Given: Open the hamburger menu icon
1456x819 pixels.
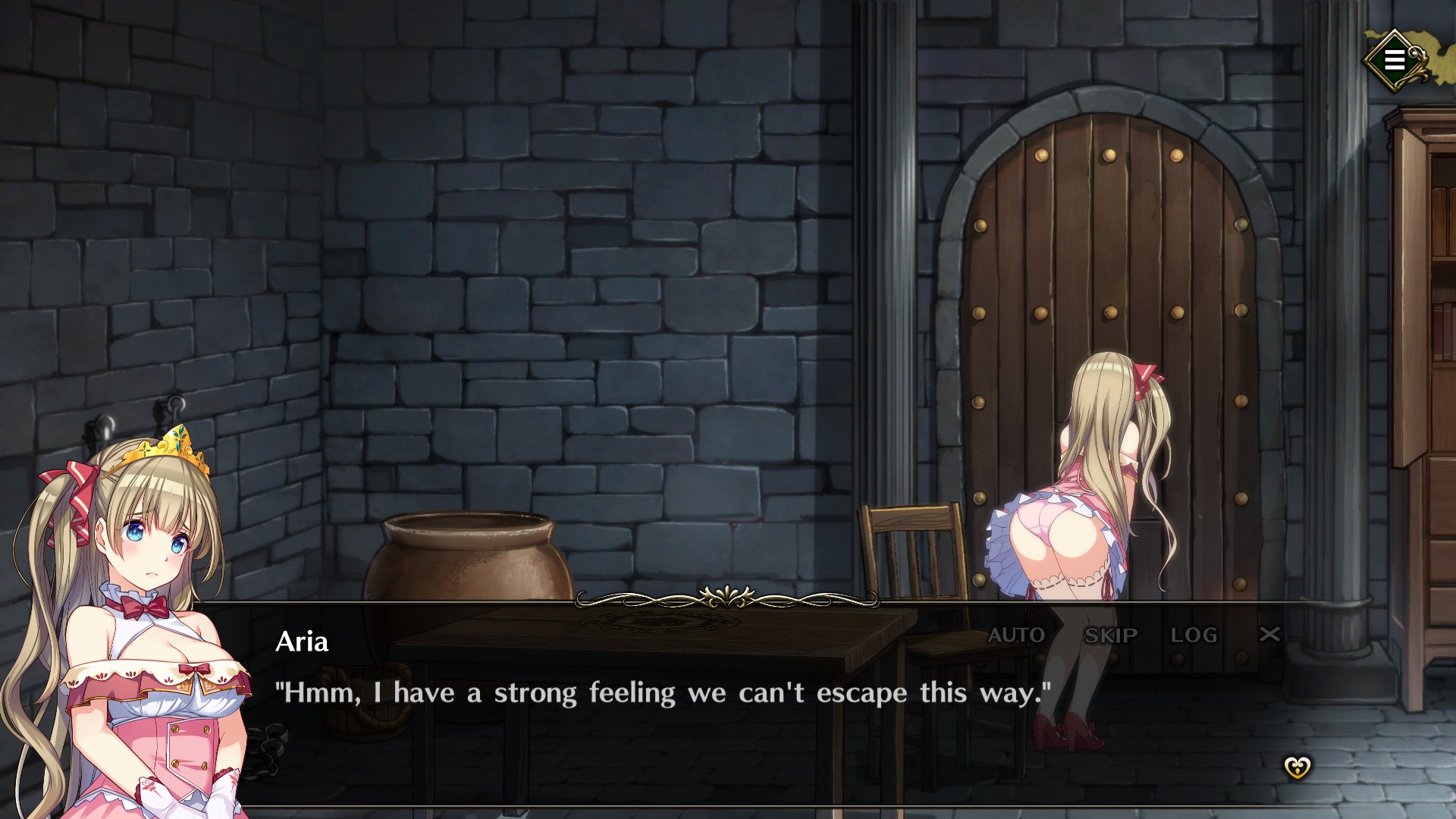Looking at the screenshot, I should point(1394,60).
